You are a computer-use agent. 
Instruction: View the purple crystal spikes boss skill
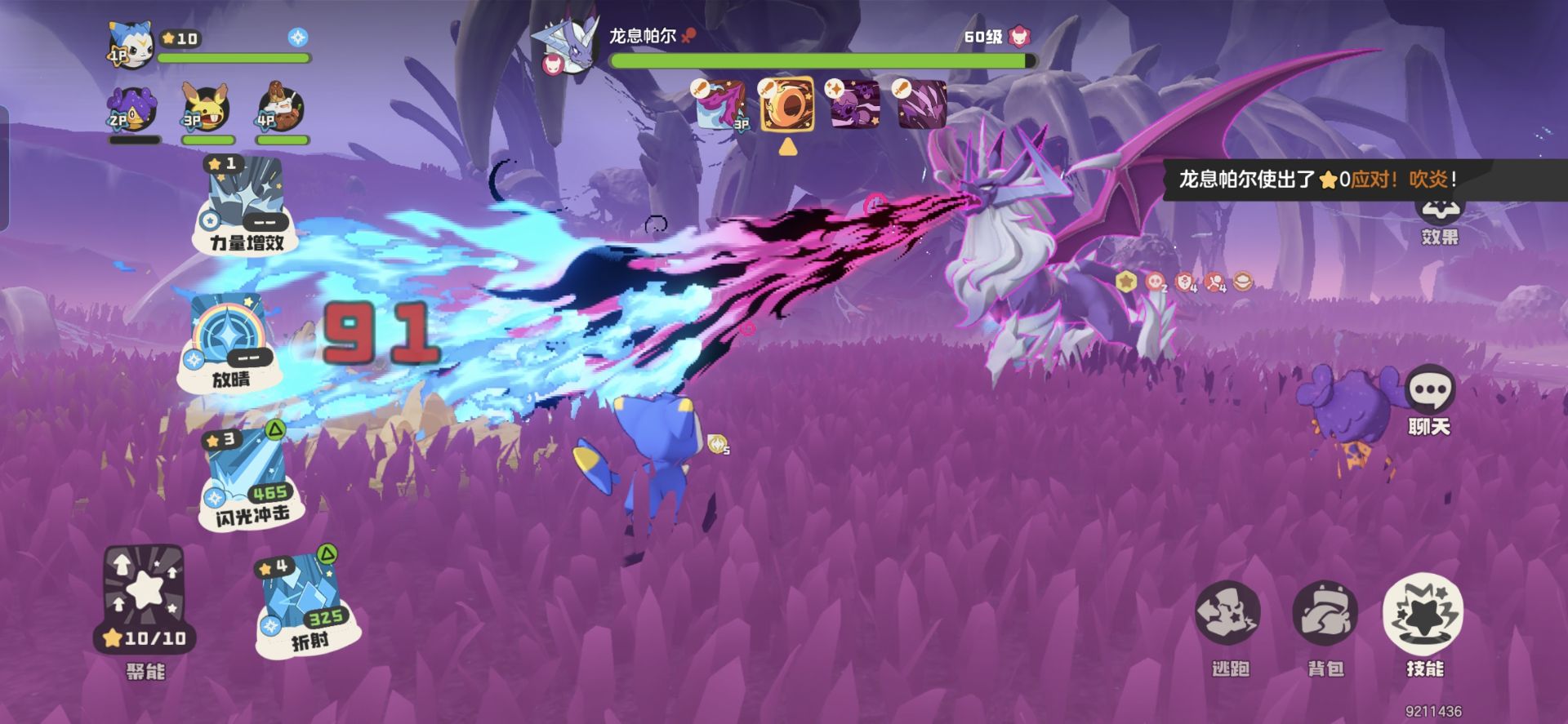pyautogui.click(x=921, y=104)
